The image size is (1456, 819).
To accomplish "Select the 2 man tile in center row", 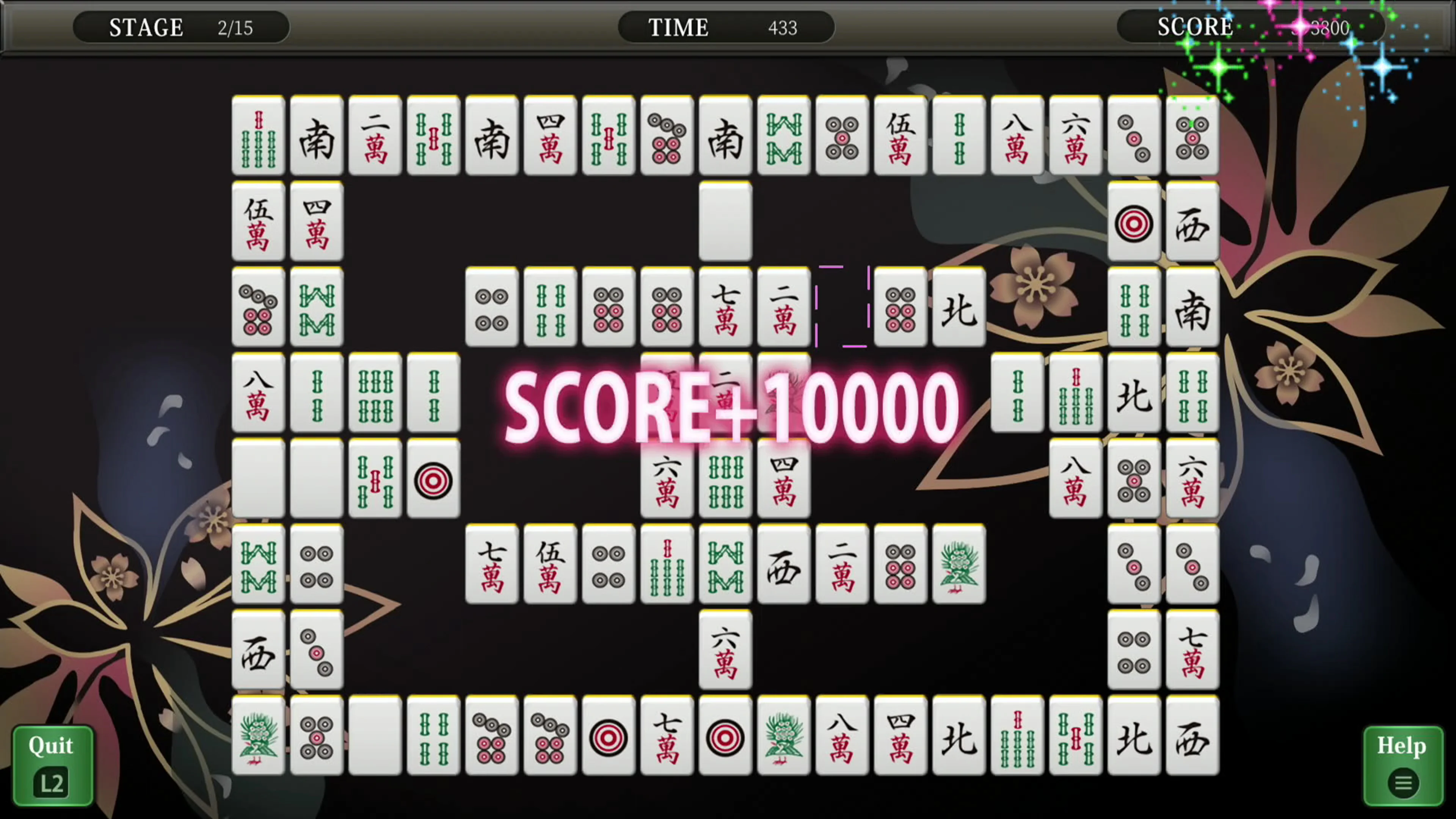I will click(x=783, y=308).
